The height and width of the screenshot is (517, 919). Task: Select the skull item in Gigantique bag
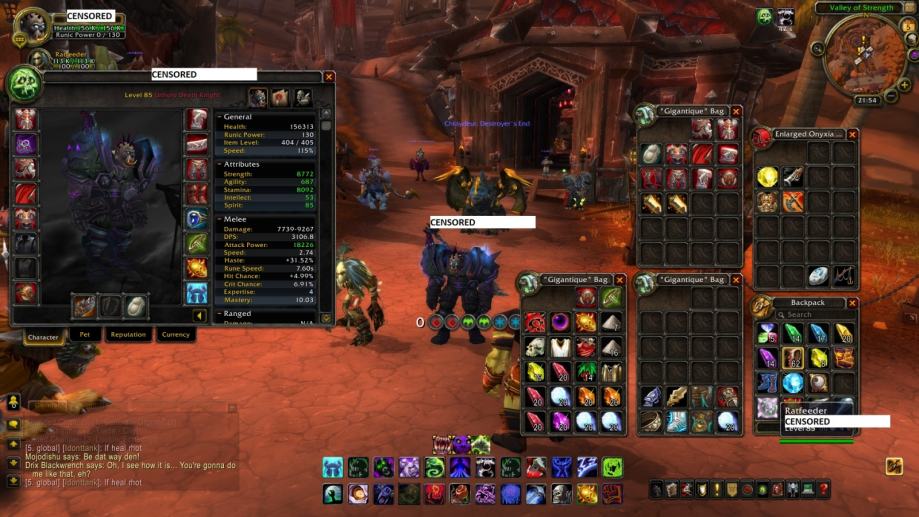pyautogui.click(x=535, y=348)
